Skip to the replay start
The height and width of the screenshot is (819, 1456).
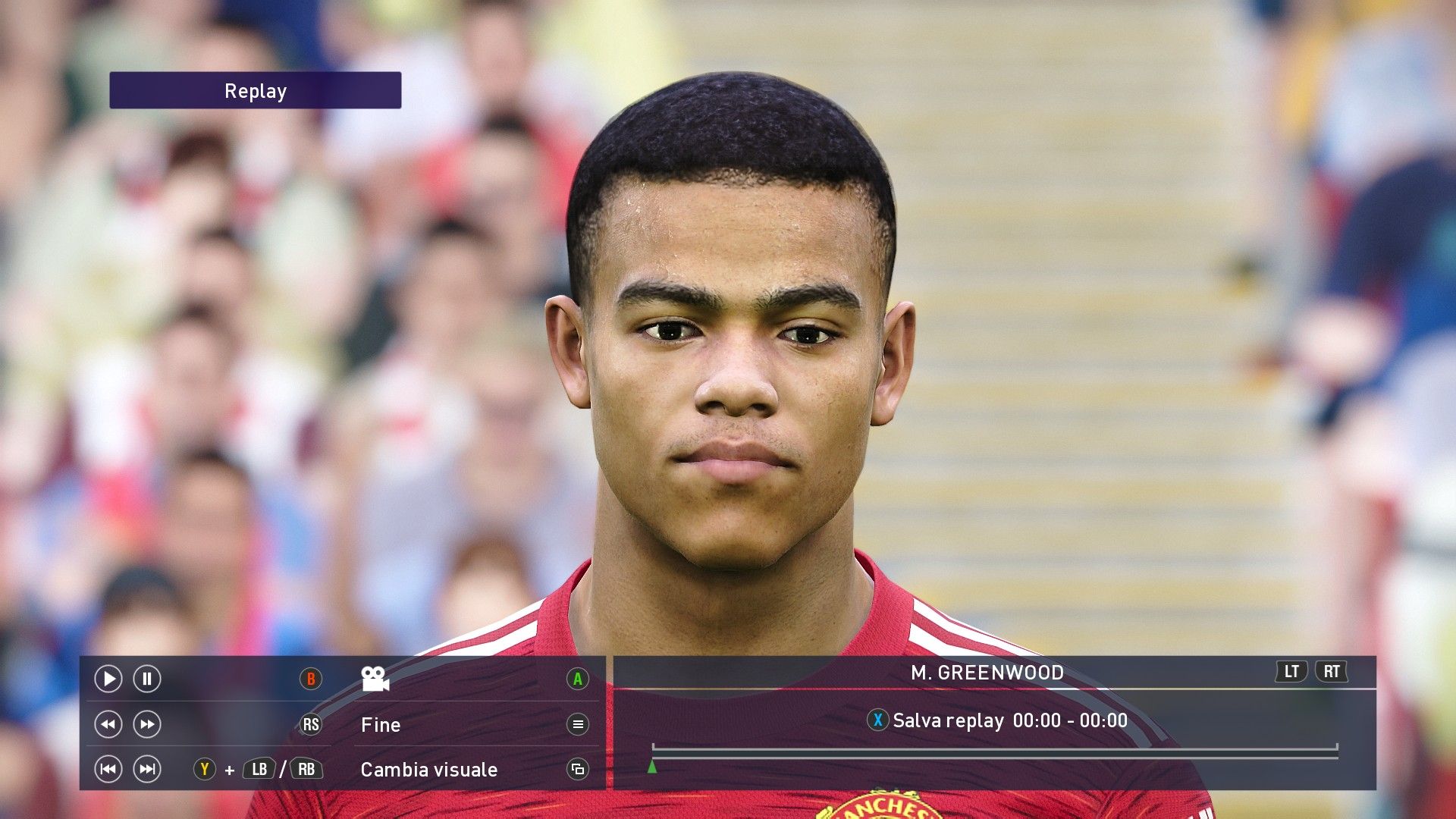click(108, 770)
